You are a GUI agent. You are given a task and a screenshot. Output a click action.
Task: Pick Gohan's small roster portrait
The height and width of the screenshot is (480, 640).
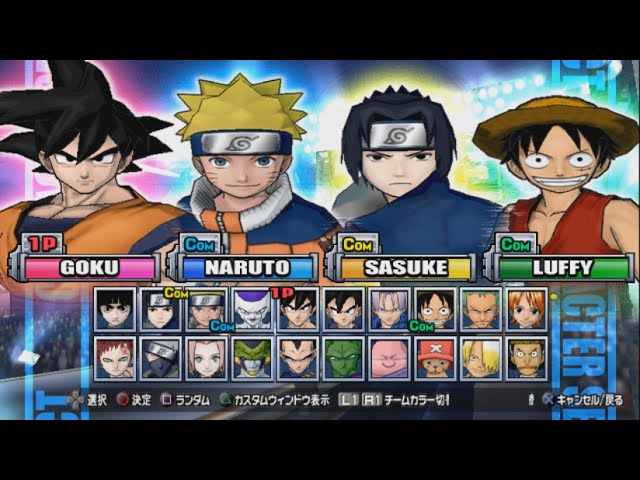[x=344, y=309]
